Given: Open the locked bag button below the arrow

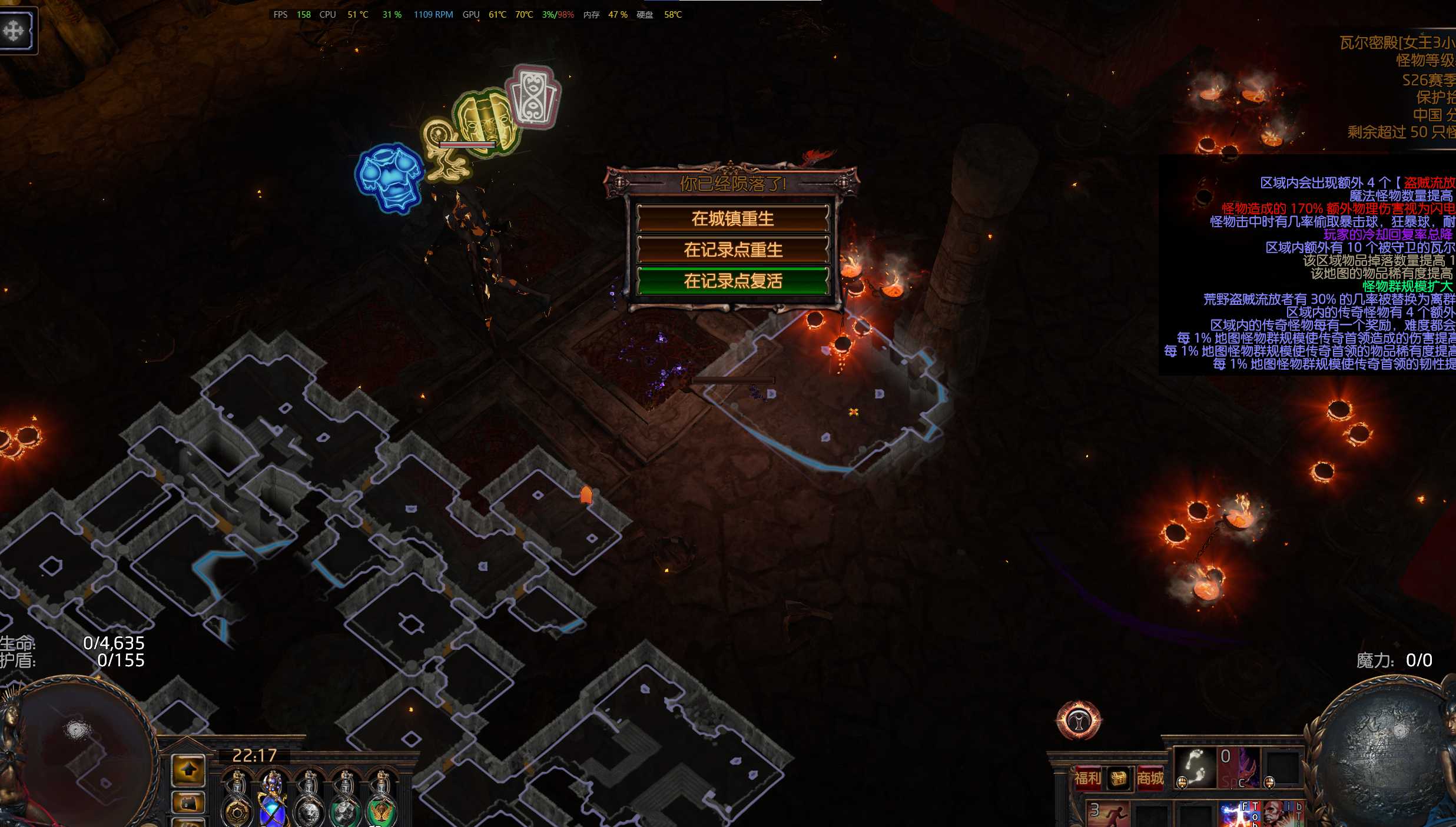Looking at the screenshot, I should tap(188, 803).
